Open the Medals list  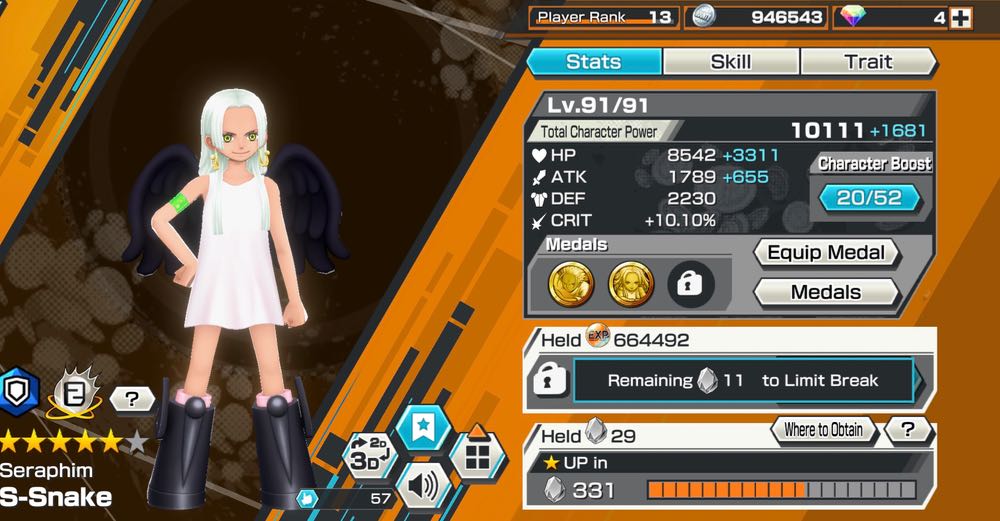click(826, 293)
